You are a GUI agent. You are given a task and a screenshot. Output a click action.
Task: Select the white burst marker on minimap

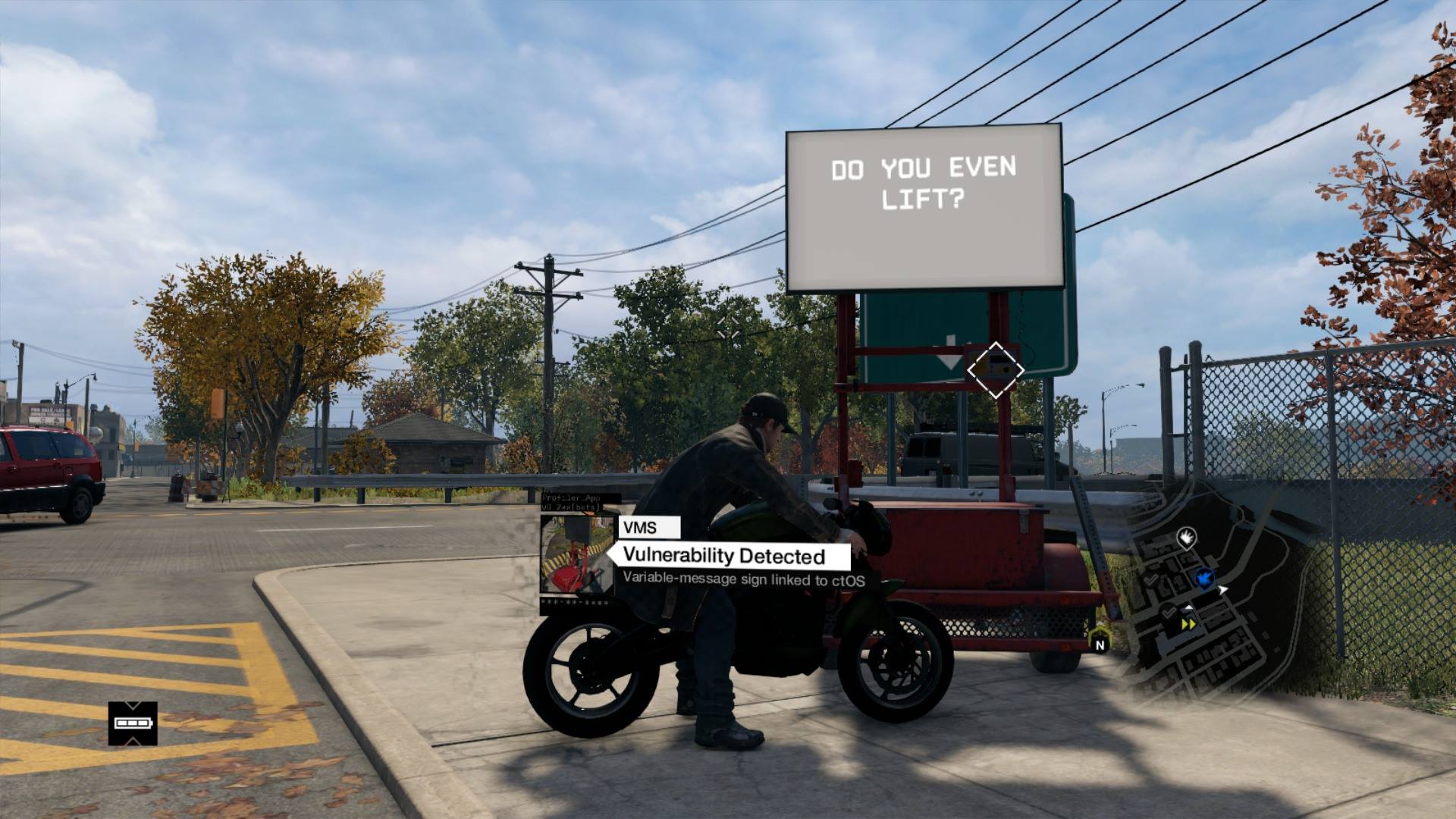tap(1186, 538)
